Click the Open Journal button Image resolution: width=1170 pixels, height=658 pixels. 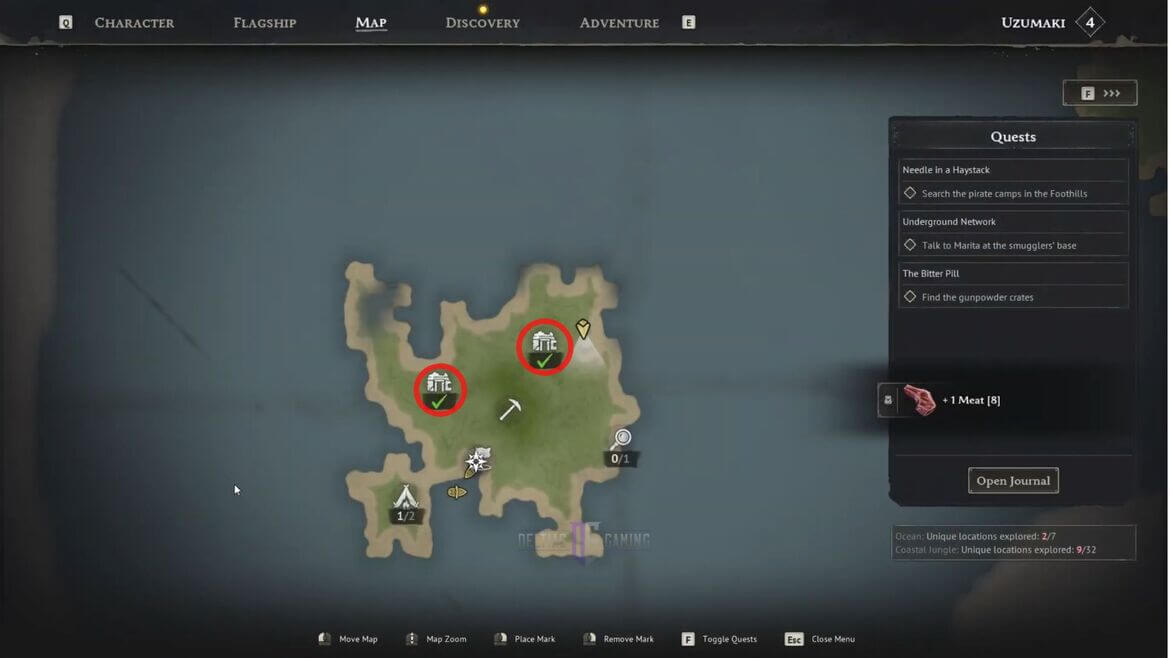point(1013,481)
